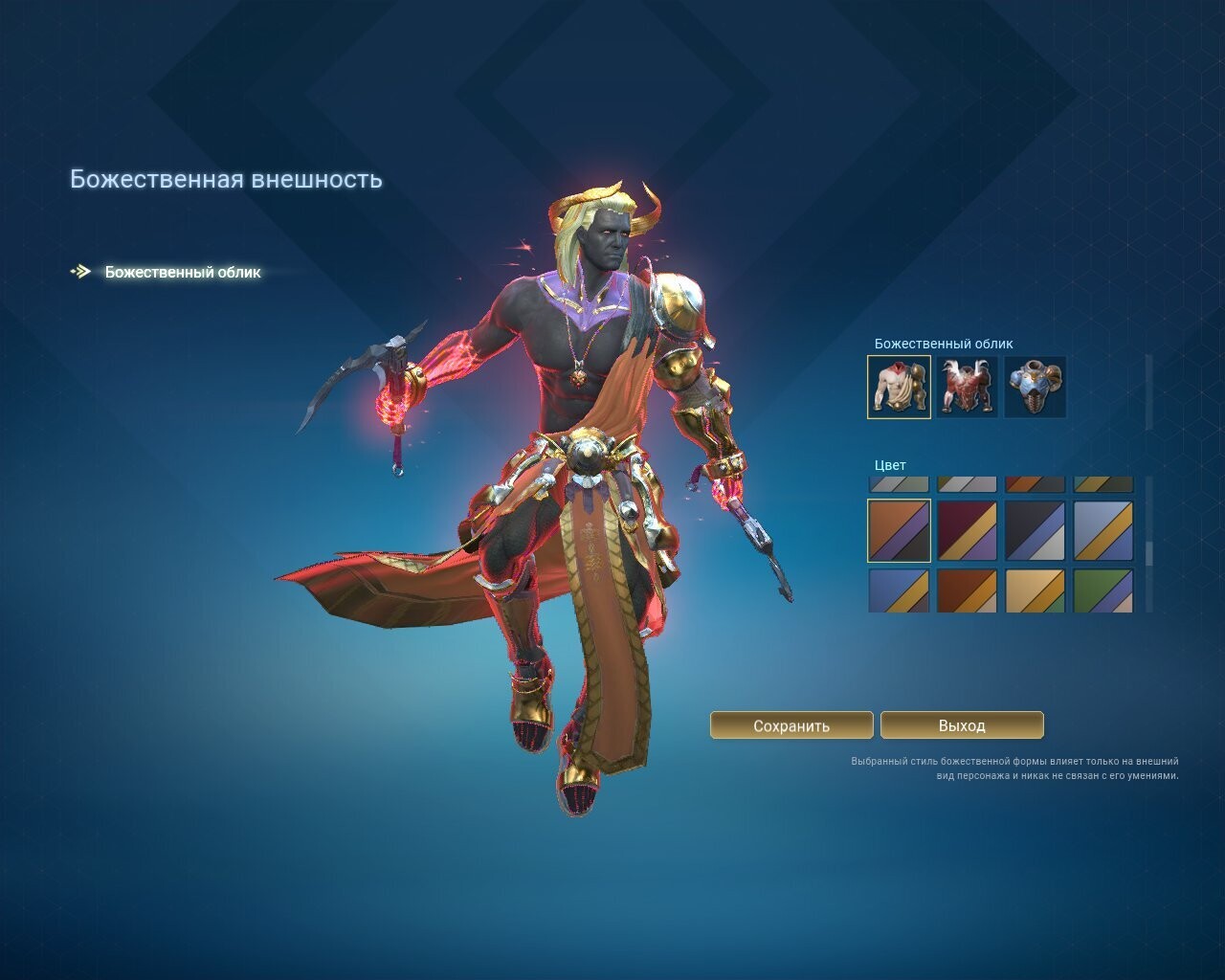Viewport: 1225px width, 980px height.
Task: Apply the maroon, gold and purple color scheme
Action: coord(967,530)
